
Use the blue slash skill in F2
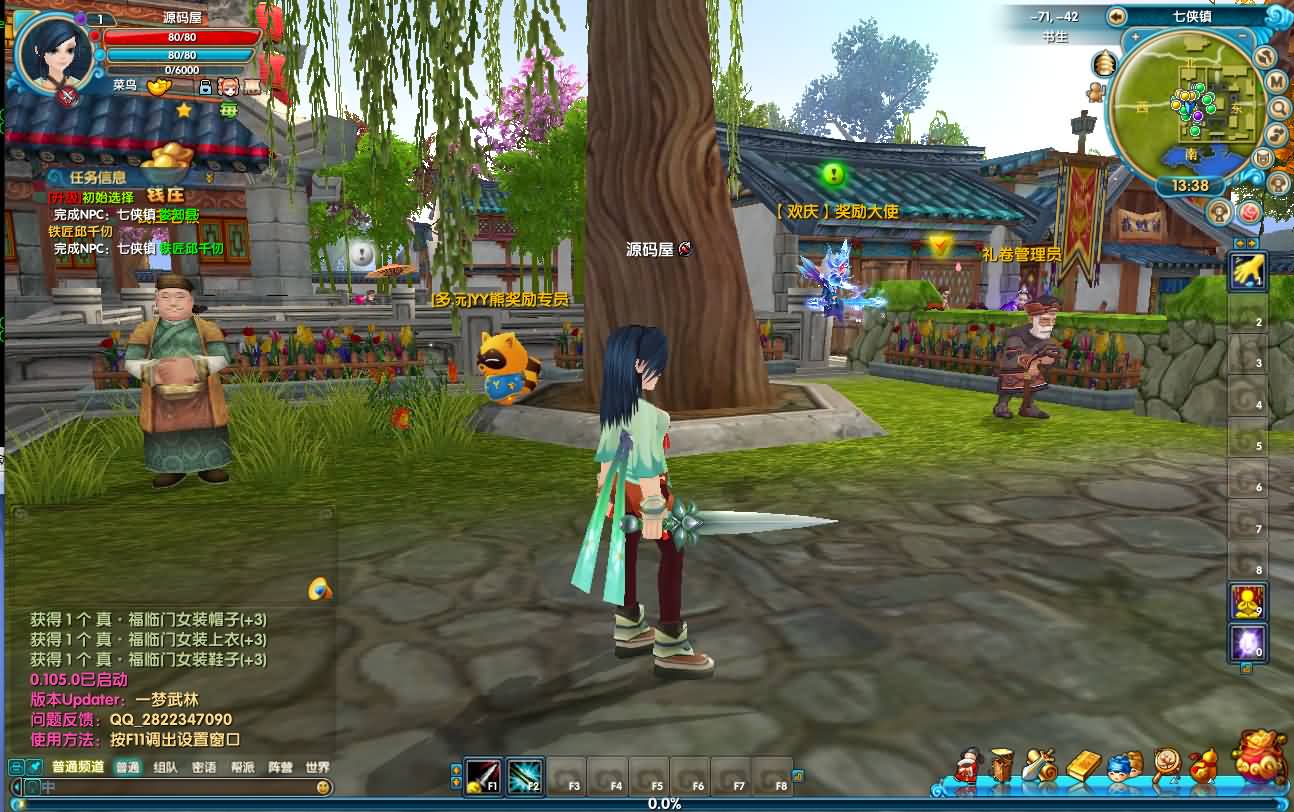point(525,776)
